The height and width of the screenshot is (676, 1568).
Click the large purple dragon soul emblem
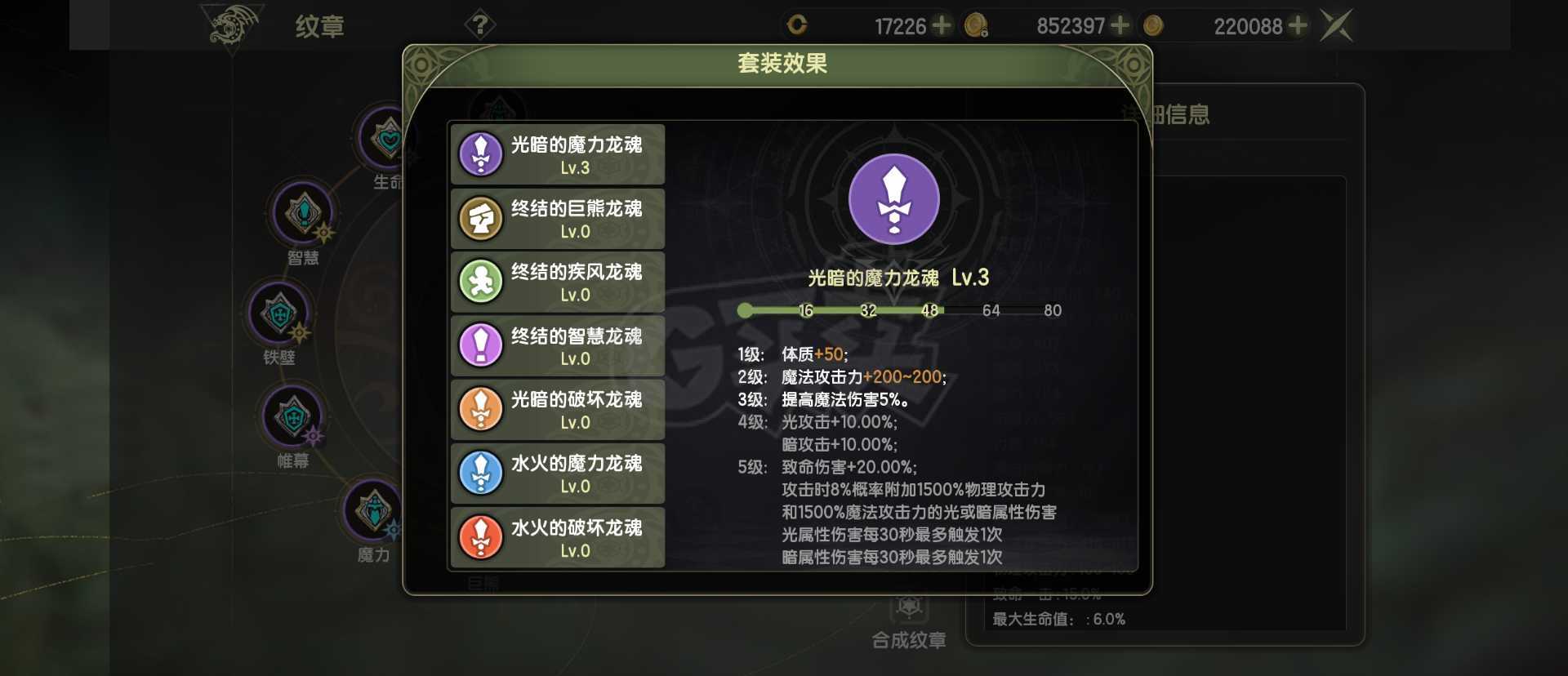click(896, 198)
